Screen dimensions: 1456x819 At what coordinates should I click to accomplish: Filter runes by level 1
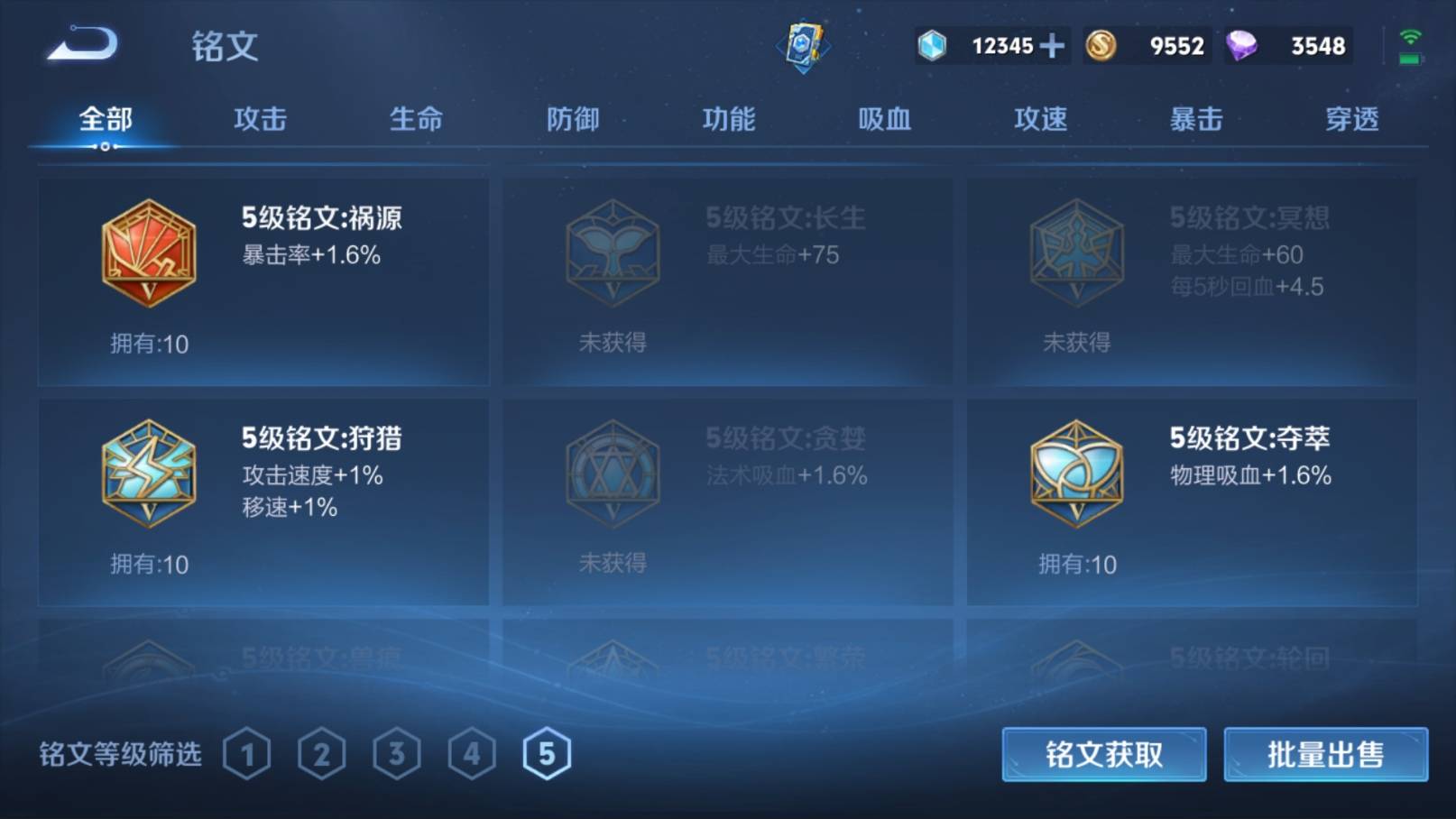click(246, 754)
